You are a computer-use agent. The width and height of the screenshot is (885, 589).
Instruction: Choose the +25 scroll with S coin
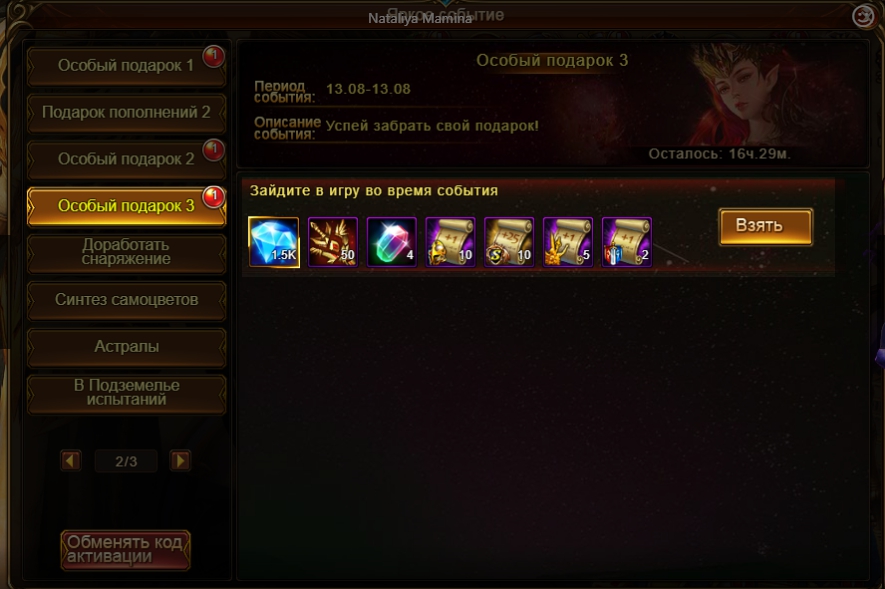(x=509, y=243)
